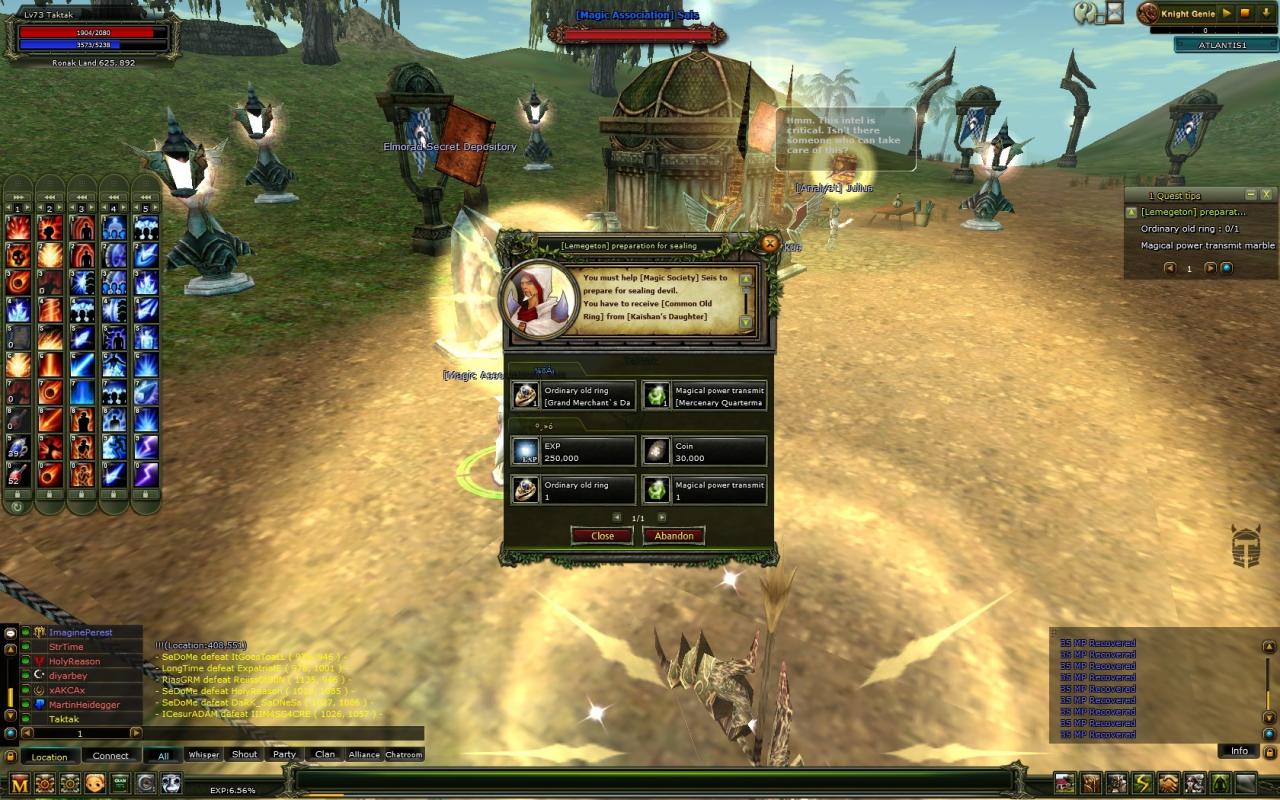Open the Alliance chat tab

[364, 755]
